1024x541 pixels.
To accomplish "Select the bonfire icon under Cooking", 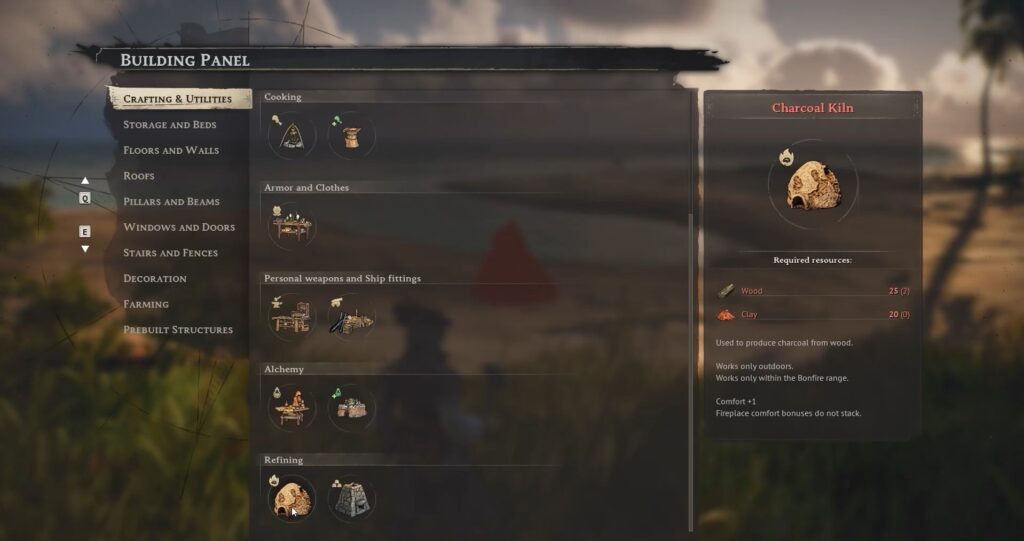I will coord(292,136).
